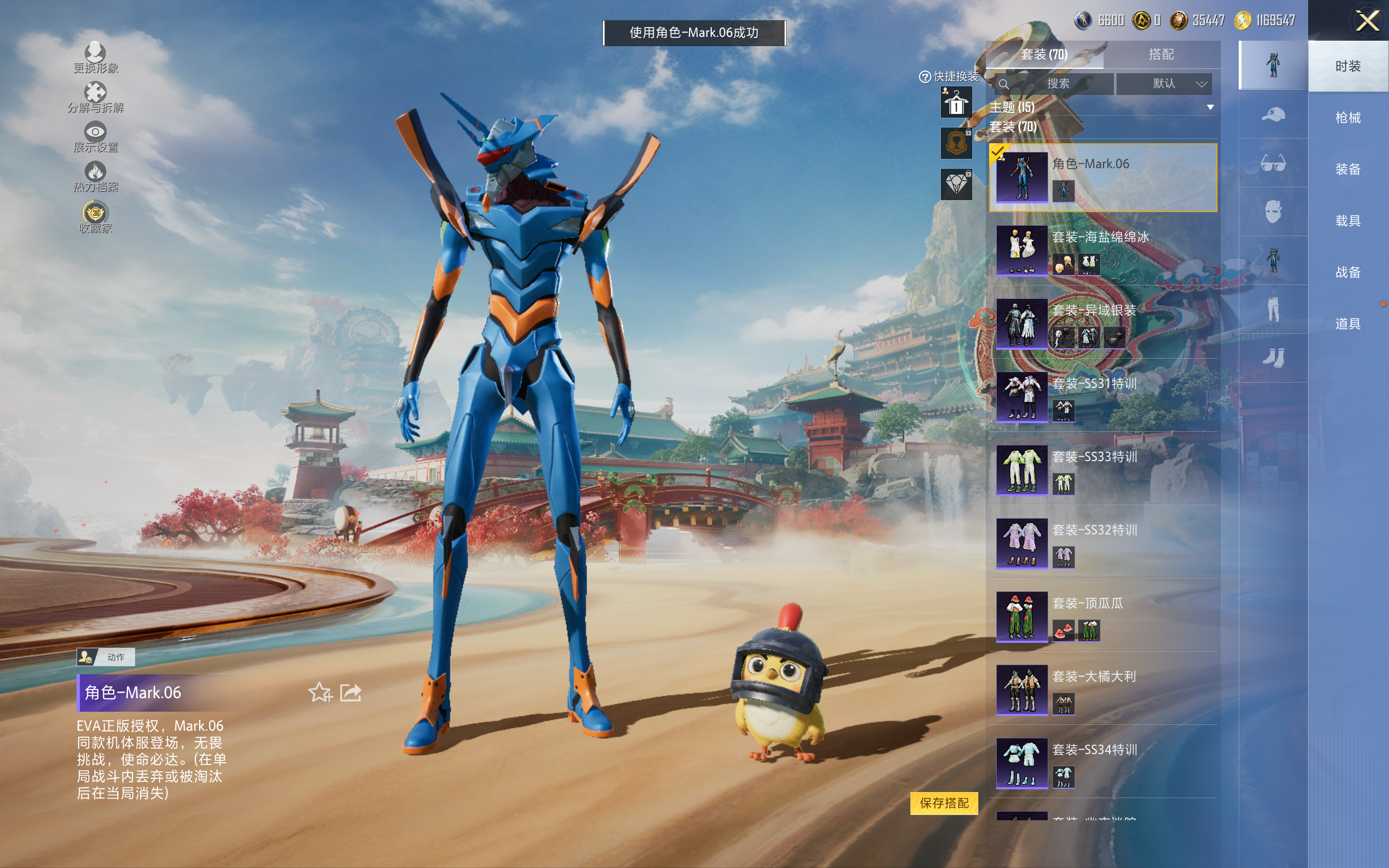Viewport: 1389px width, 868px height.
Task: Open 更换形象 to change appearance
Action: 95,58
